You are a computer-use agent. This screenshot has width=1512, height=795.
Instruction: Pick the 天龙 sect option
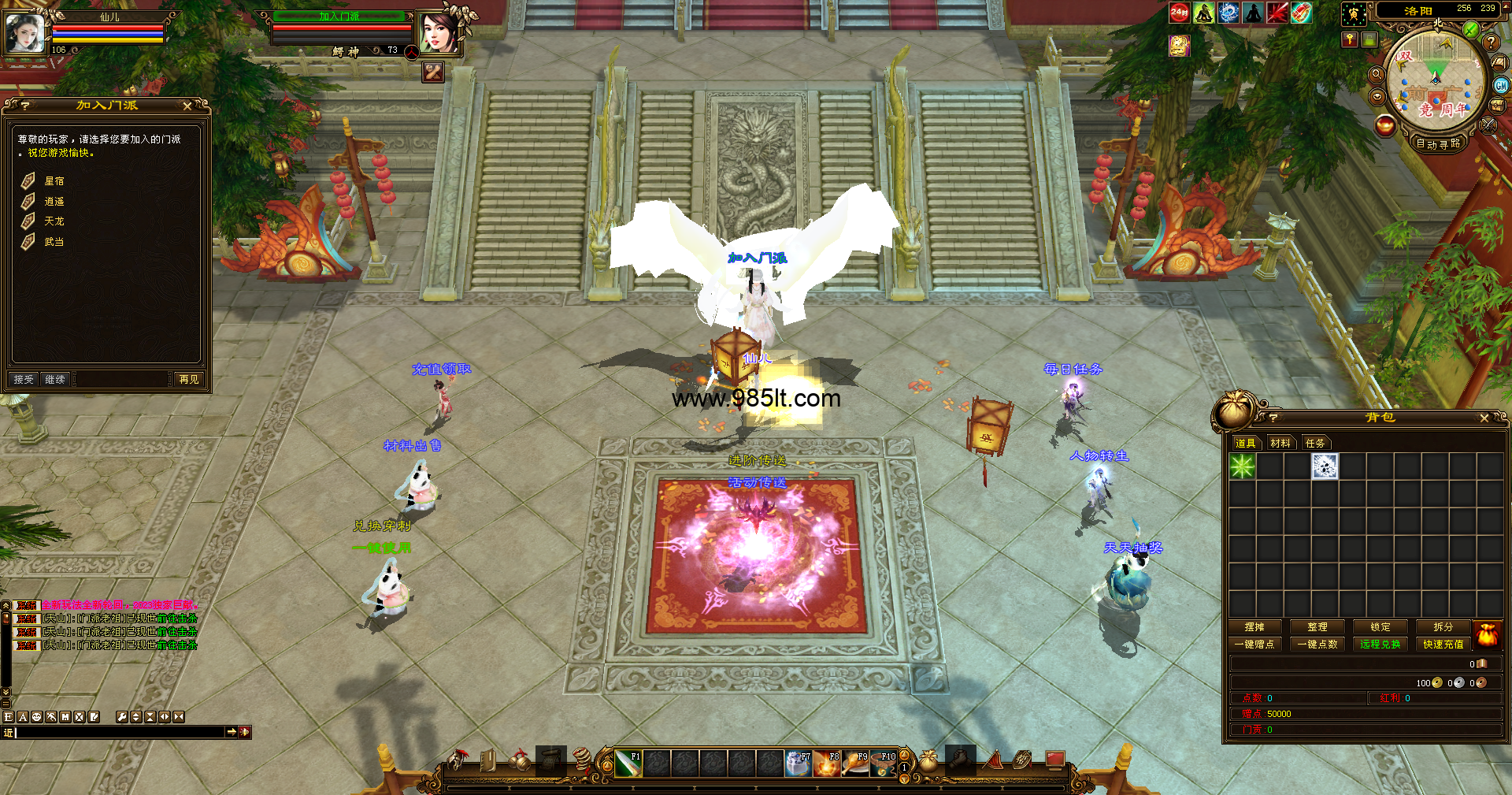pos(54,221)
